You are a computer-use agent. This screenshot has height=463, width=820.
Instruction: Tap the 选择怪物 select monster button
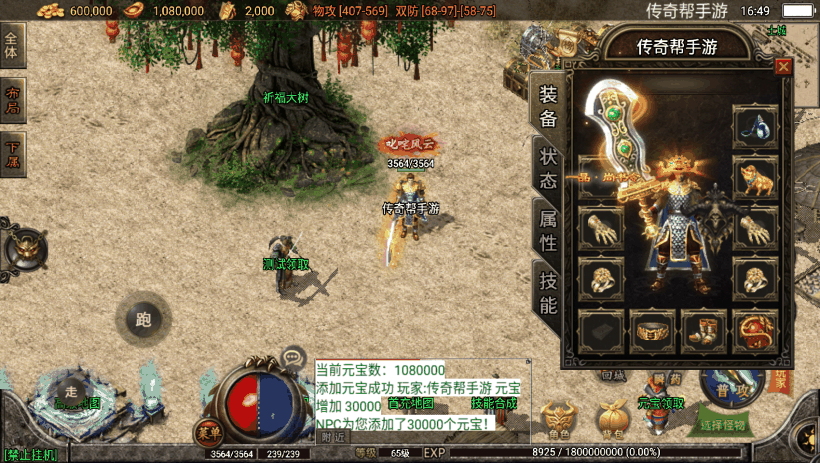(x=723, y=425)
